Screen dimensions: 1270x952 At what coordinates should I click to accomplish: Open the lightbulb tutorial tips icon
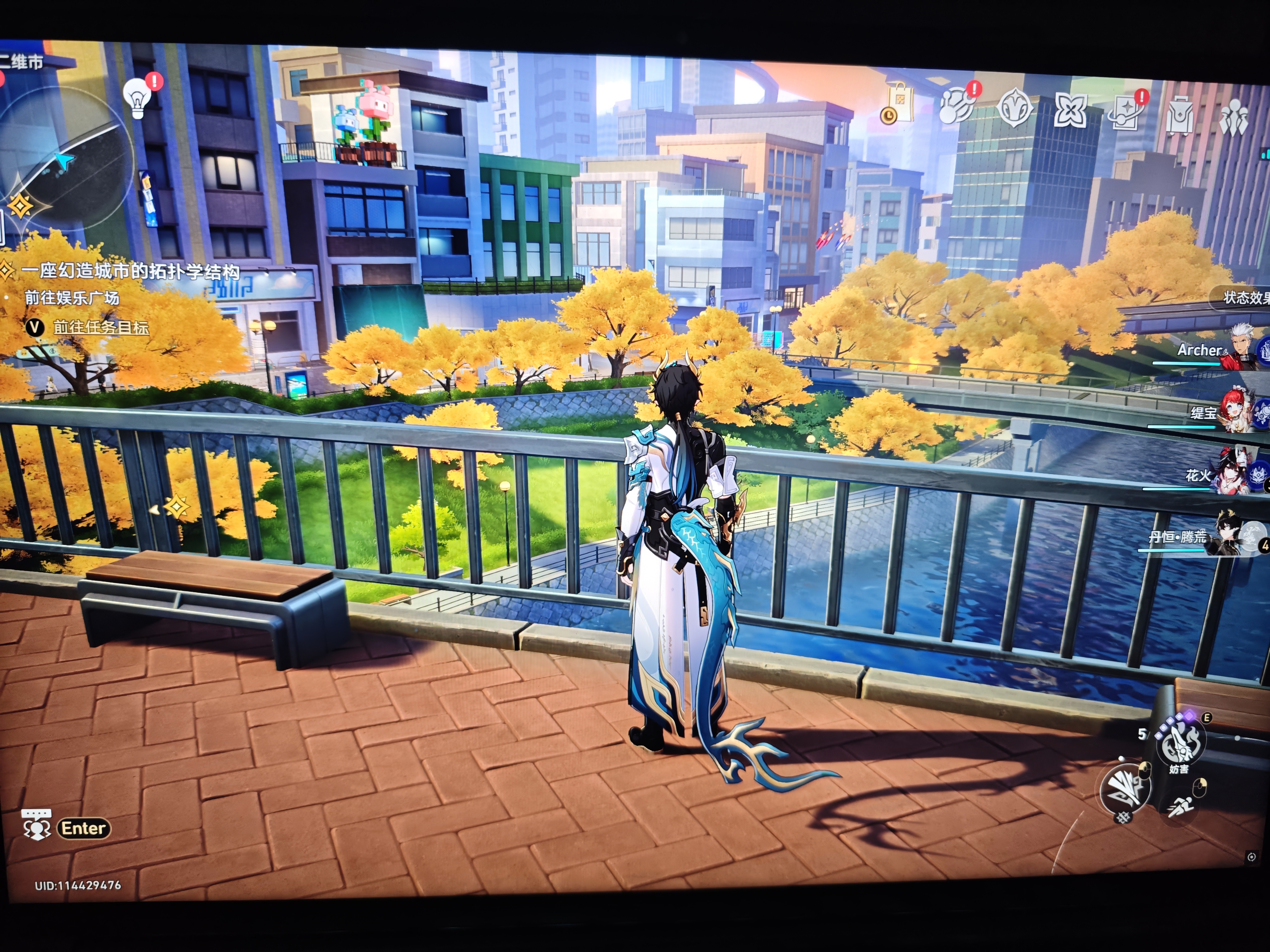point(138,98)
